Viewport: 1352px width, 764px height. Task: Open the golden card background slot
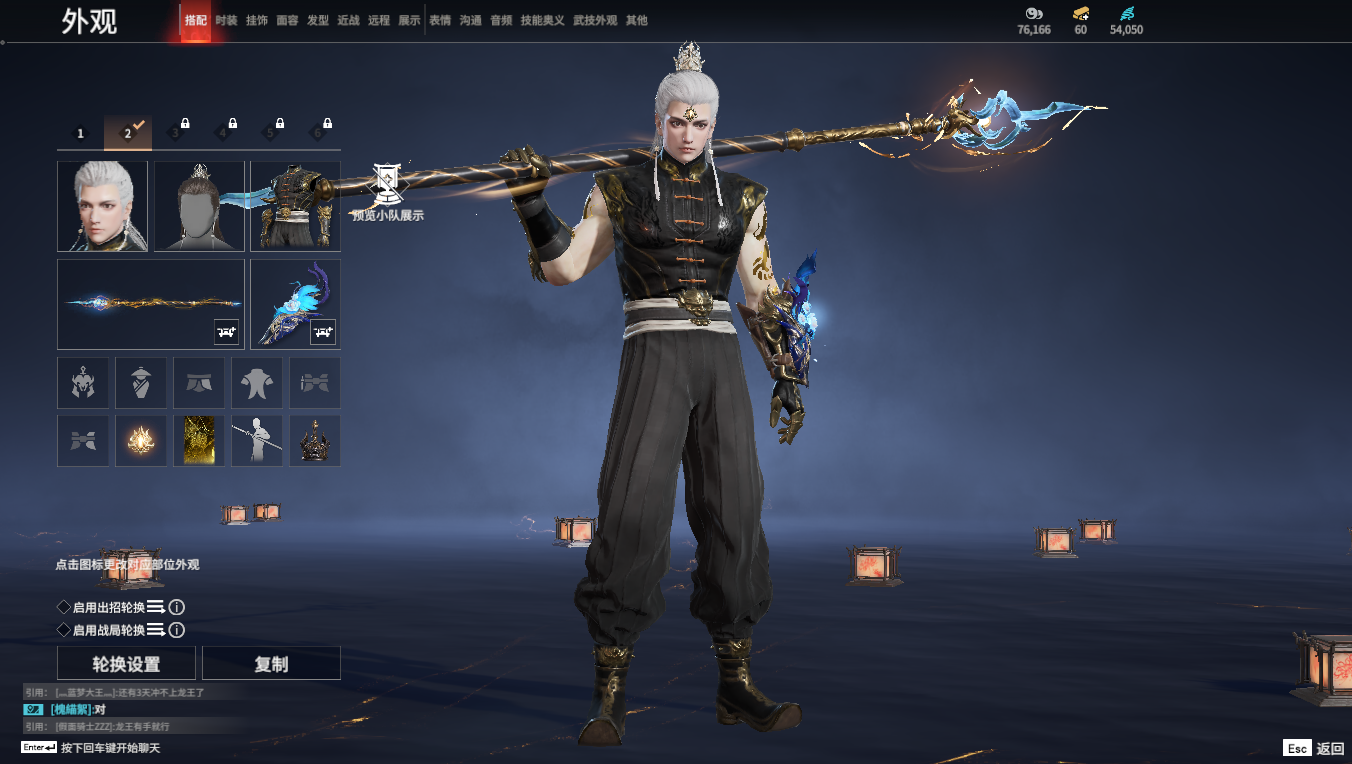[199, 441]
